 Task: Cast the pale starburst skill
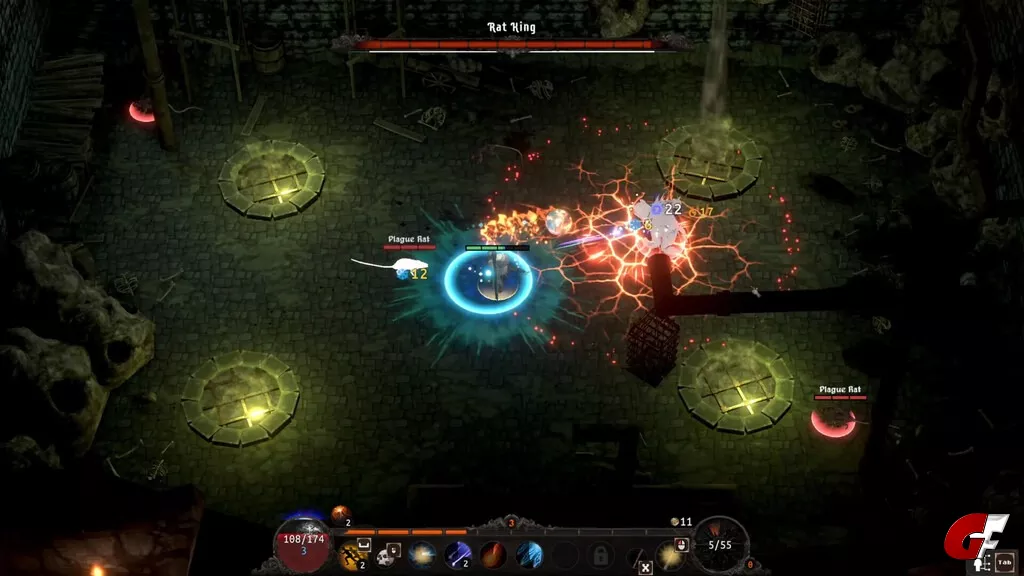pyautogui.click(x=421, y=554)
